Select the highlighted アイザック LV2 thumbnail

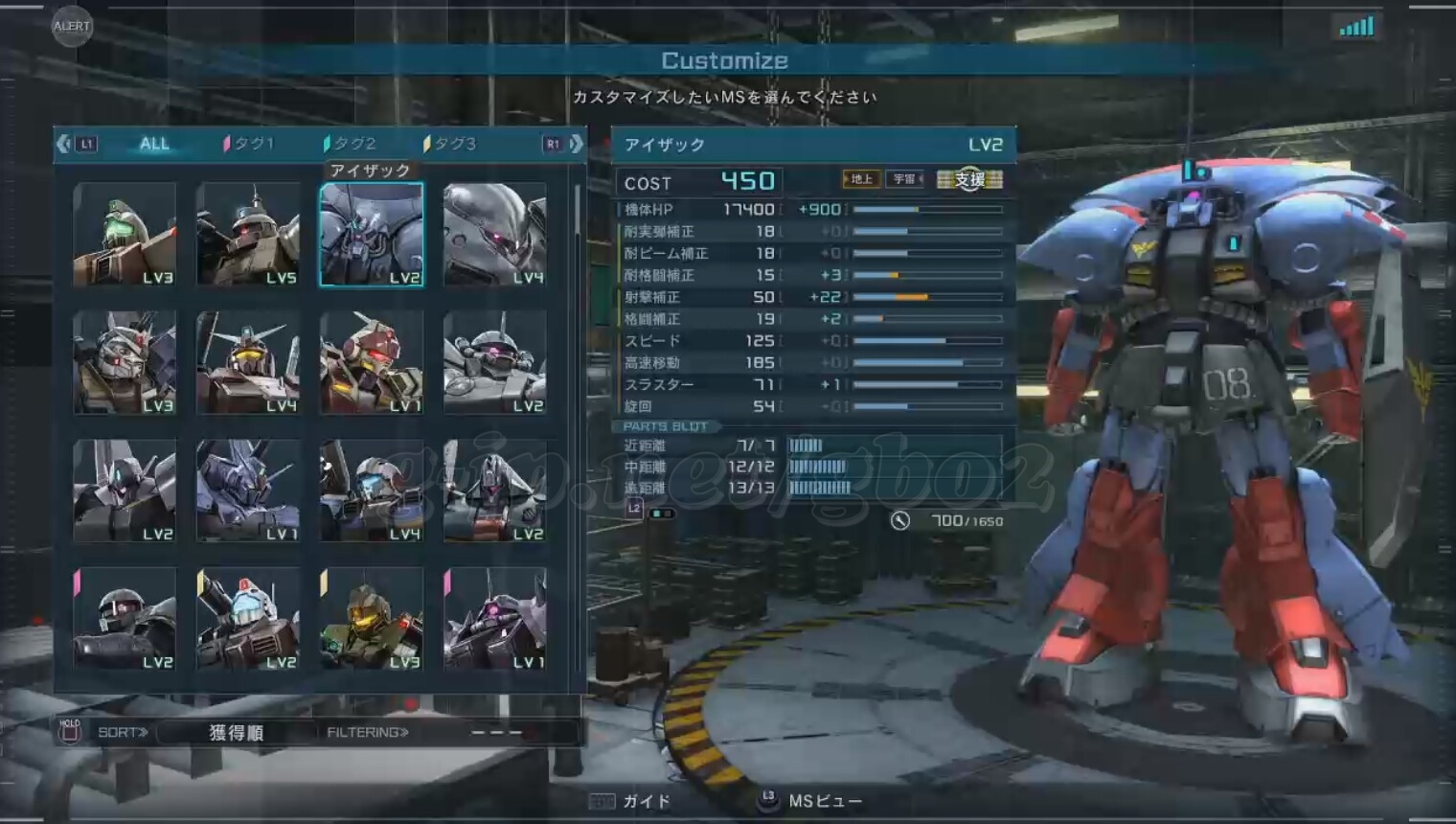(x=372, y=235)
